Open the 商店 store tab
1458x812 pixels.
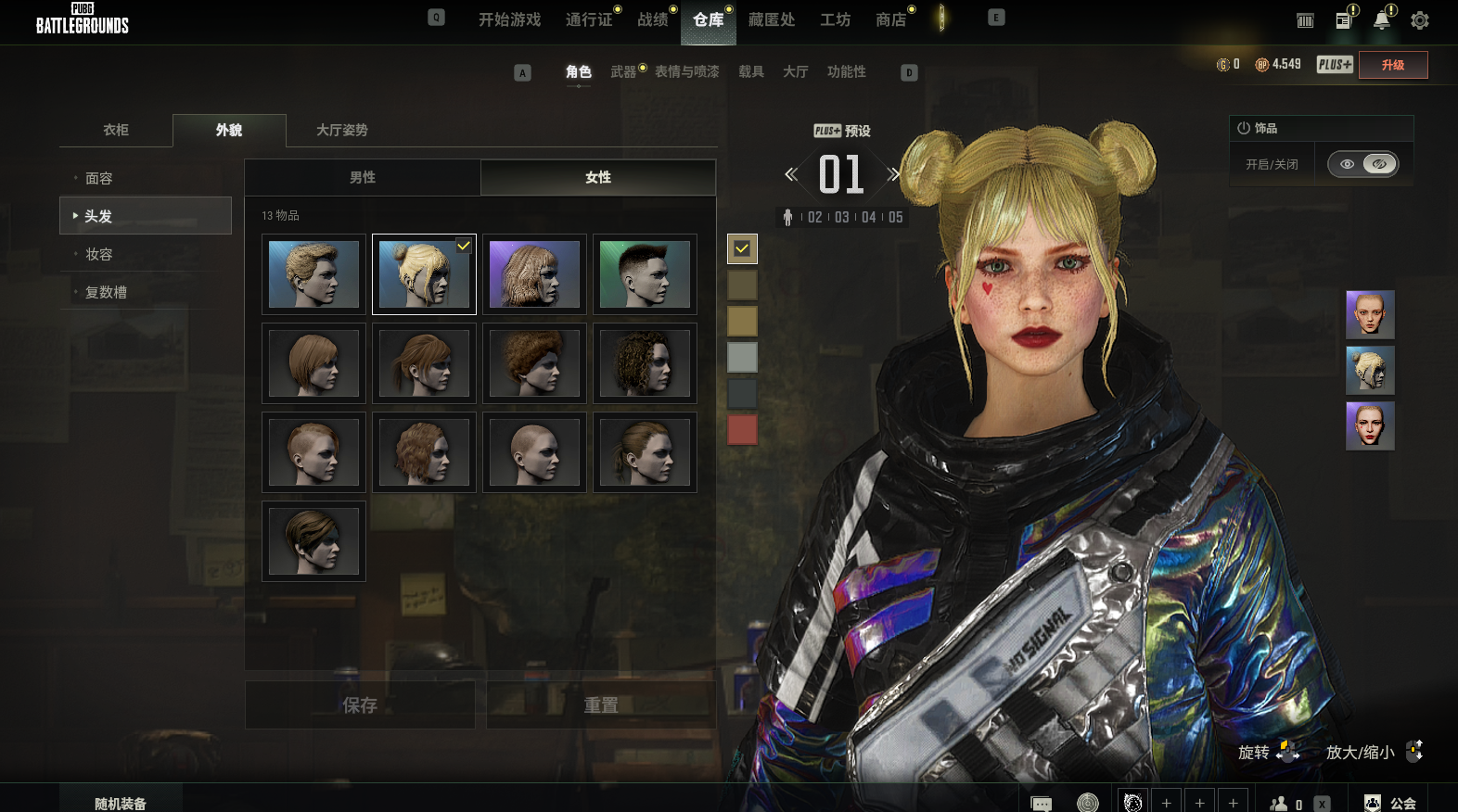click(890, 19)
